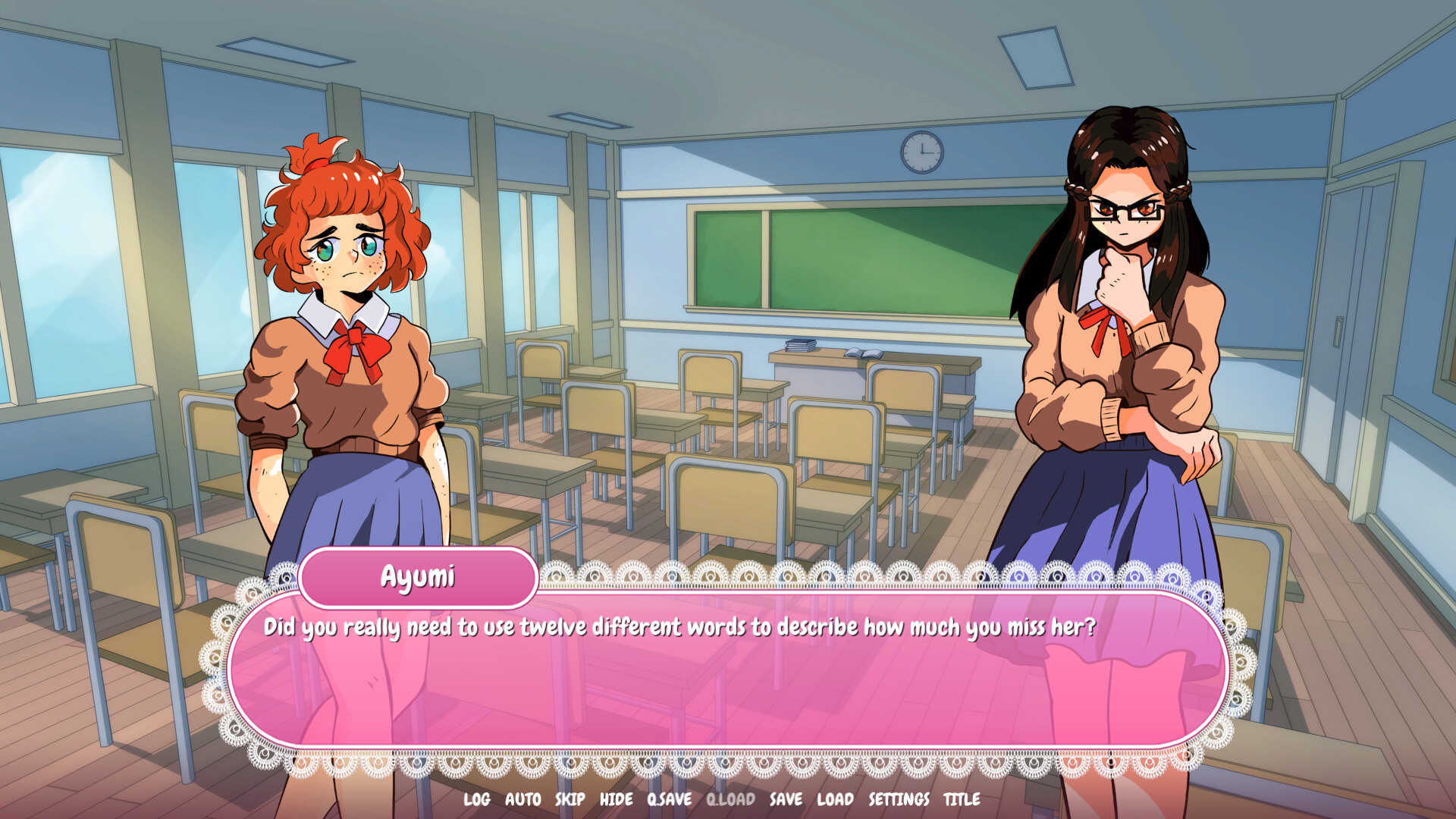Image resolution: width=1456 pixels, height=819 pixels.
Task: Select the red-haired girl sprite
Action: (349, 341)
